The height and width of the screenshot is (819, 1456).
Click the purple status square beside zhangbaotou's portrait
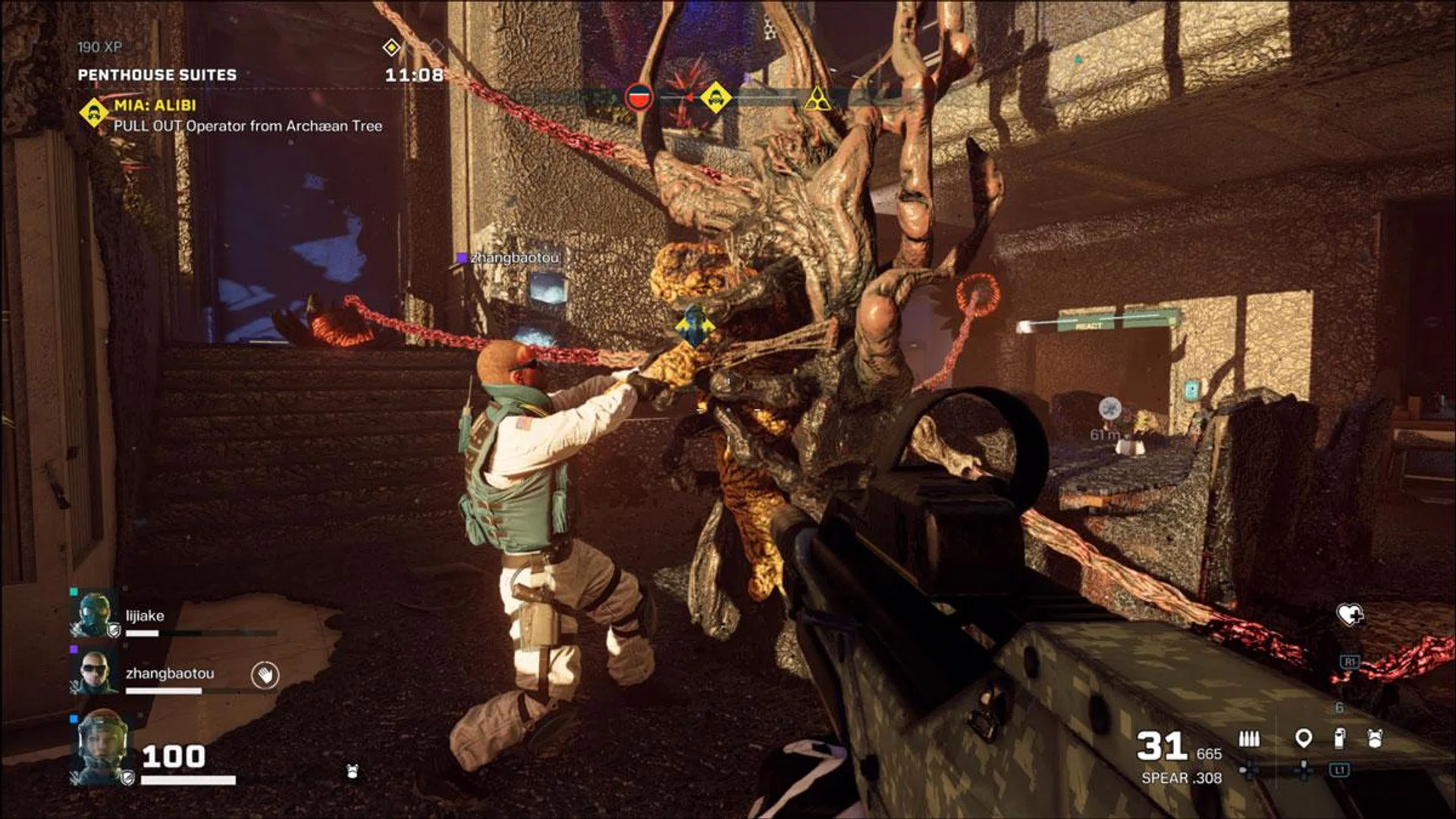pyautogui.click(x=74, y=649)
